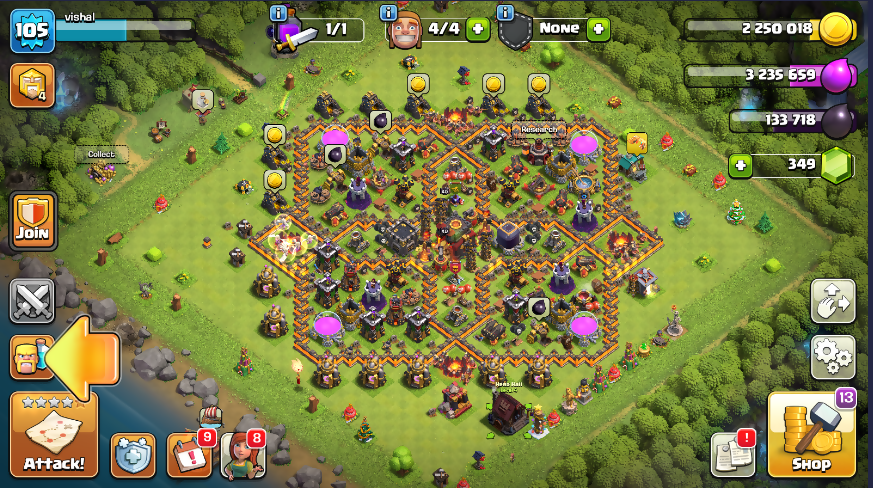
Task: Buy a shield via the plus button
Action: click(598, 29)
